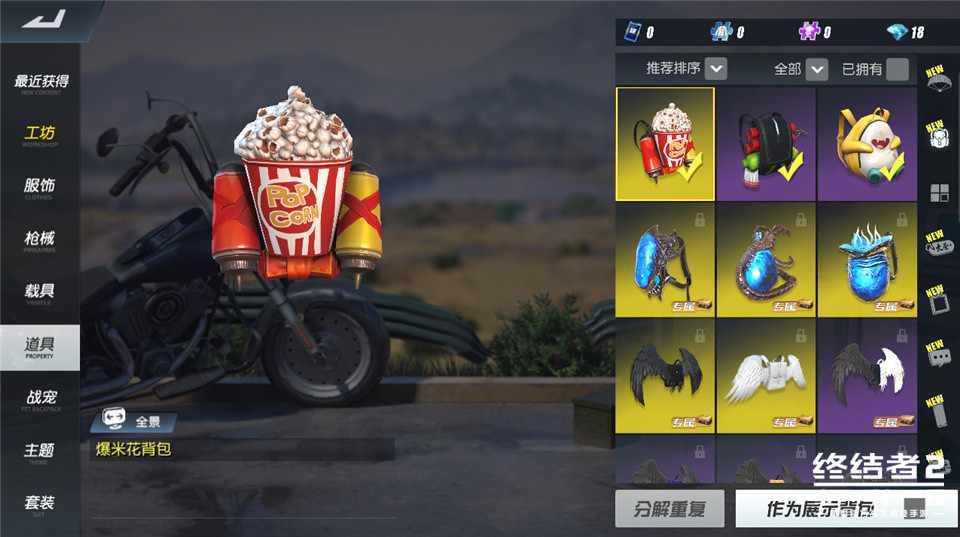The height and width of the screenshot is (537, 960).
Task: Click the 分解重复 dismantle duplicates button
Action: point(669,508)
